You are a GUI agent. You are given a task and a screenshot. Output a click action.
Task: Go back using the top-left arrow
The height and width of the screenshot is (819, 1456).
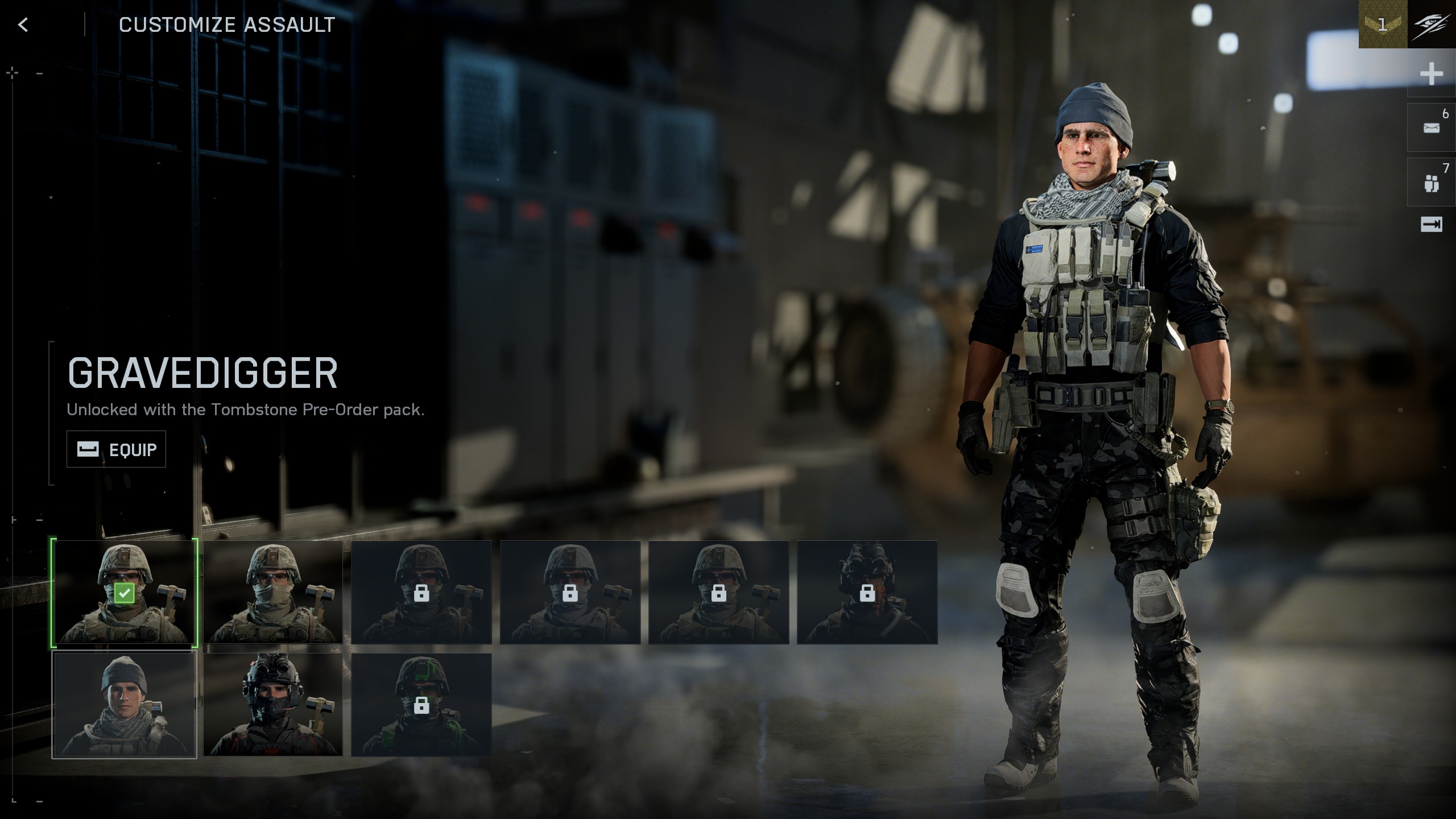click(x=23, y=24)
